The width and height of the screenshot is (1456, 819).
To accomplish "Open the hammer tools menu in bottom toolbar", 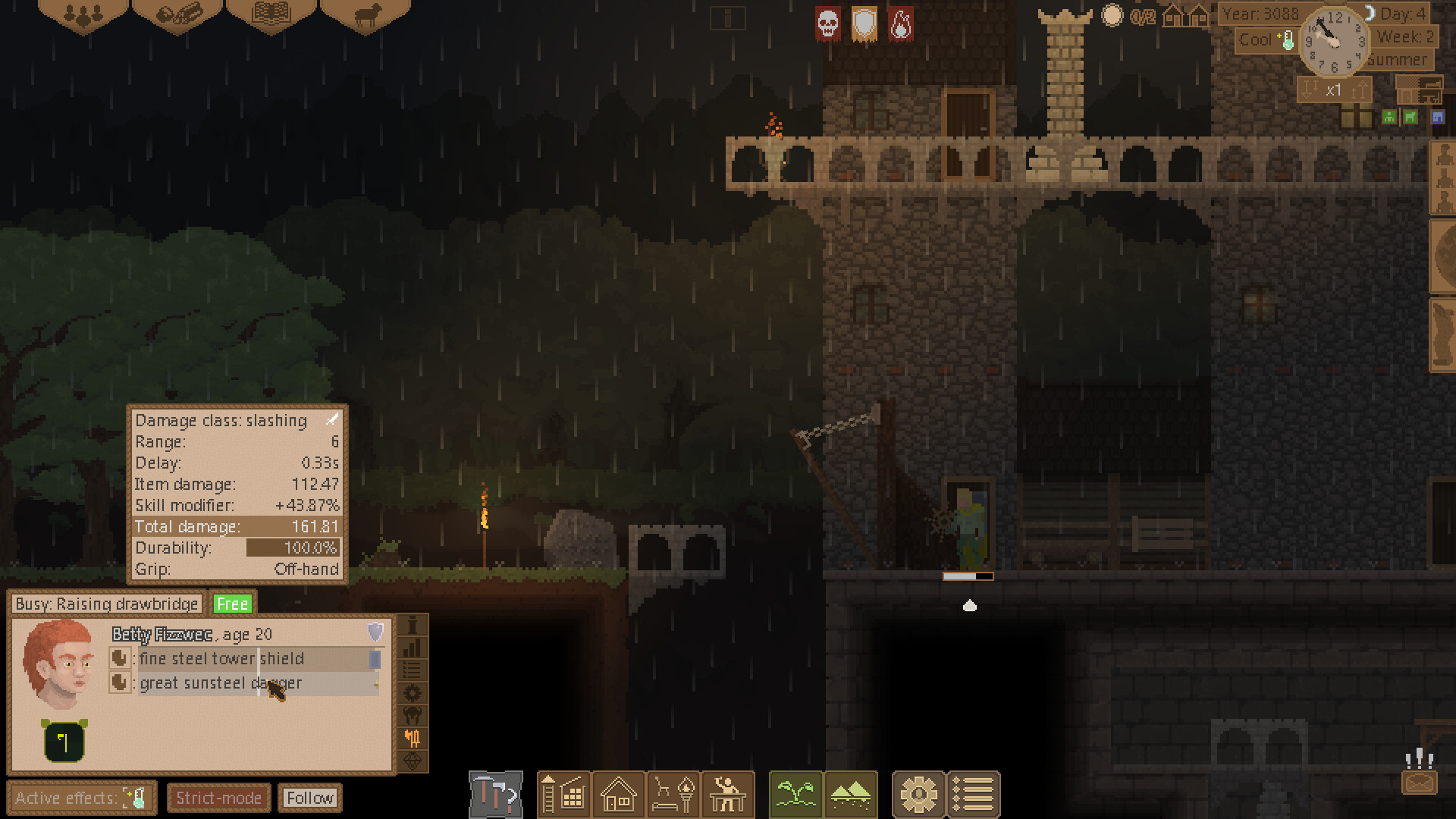I will click(x=497, y=795).
